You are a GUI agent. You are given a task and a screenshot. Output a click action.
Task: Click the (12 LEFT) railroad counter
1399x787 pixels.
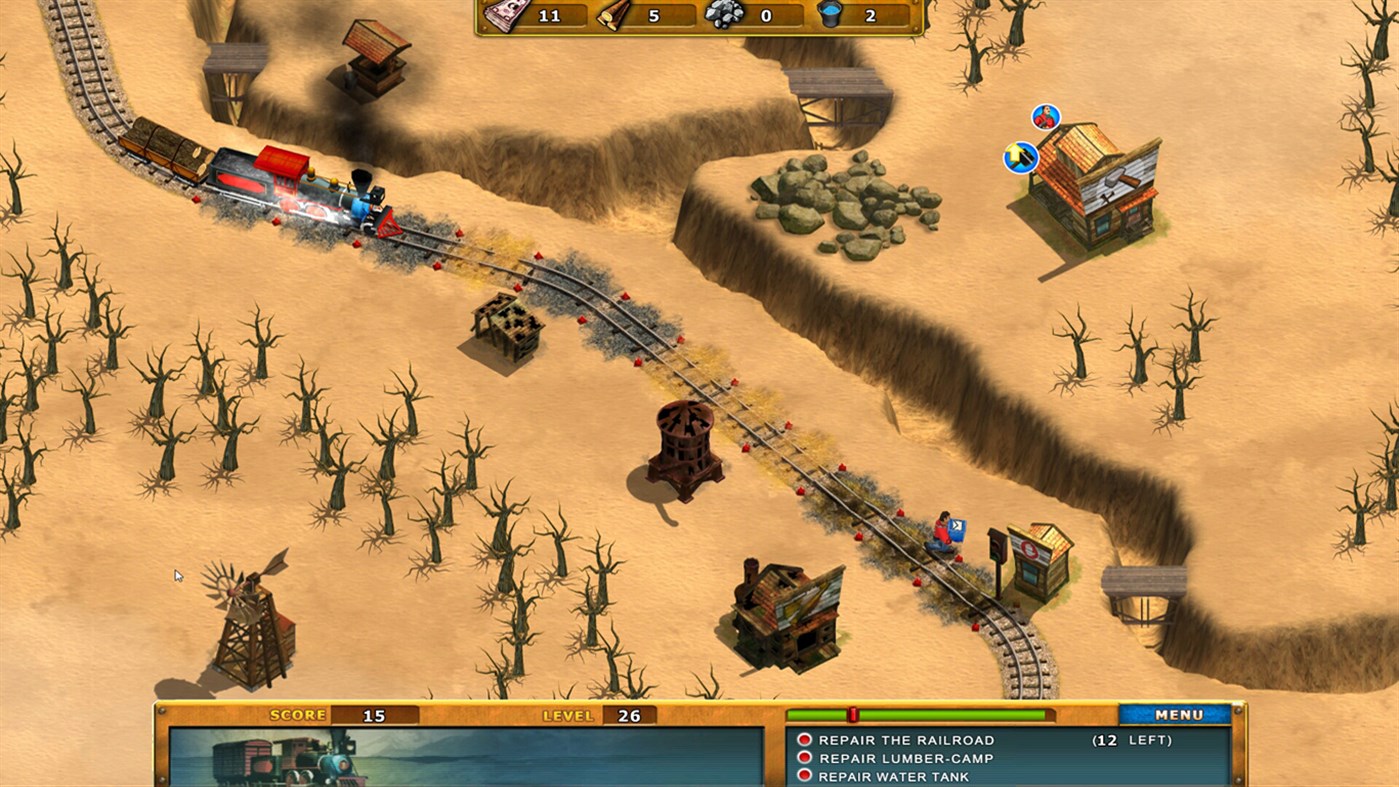tap(1132, 740)
